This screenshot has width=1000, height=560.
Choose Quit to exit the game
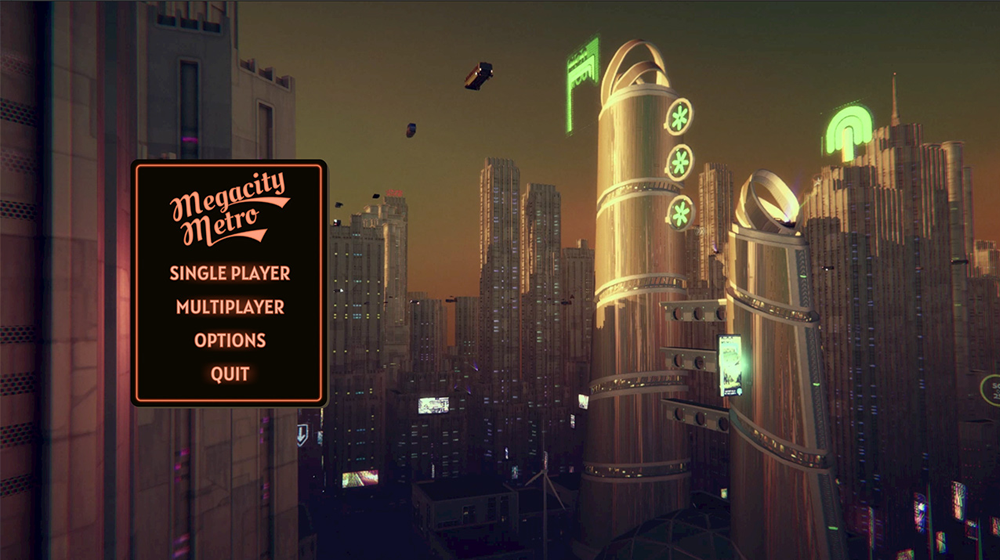coord(230,374)
